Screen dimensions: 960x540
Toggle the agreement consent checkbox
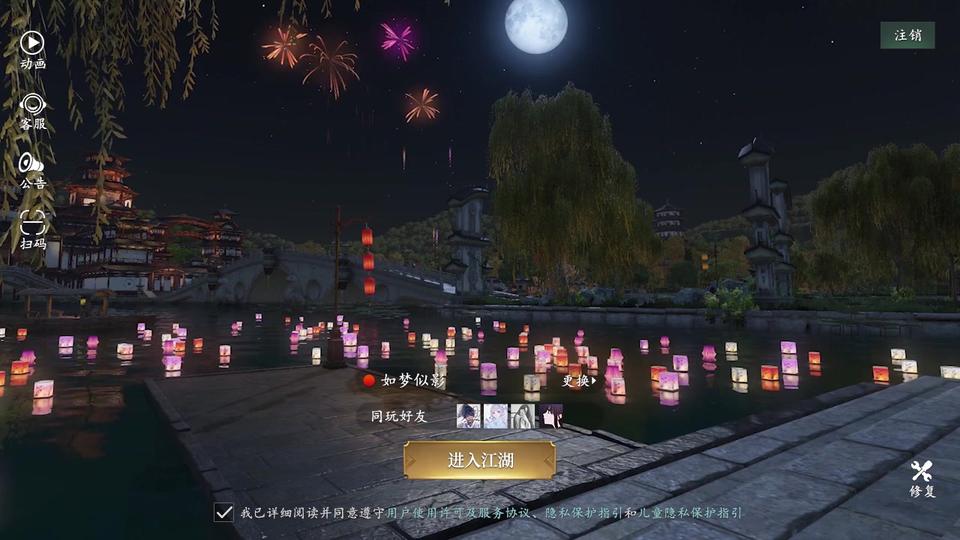[224, 512]
